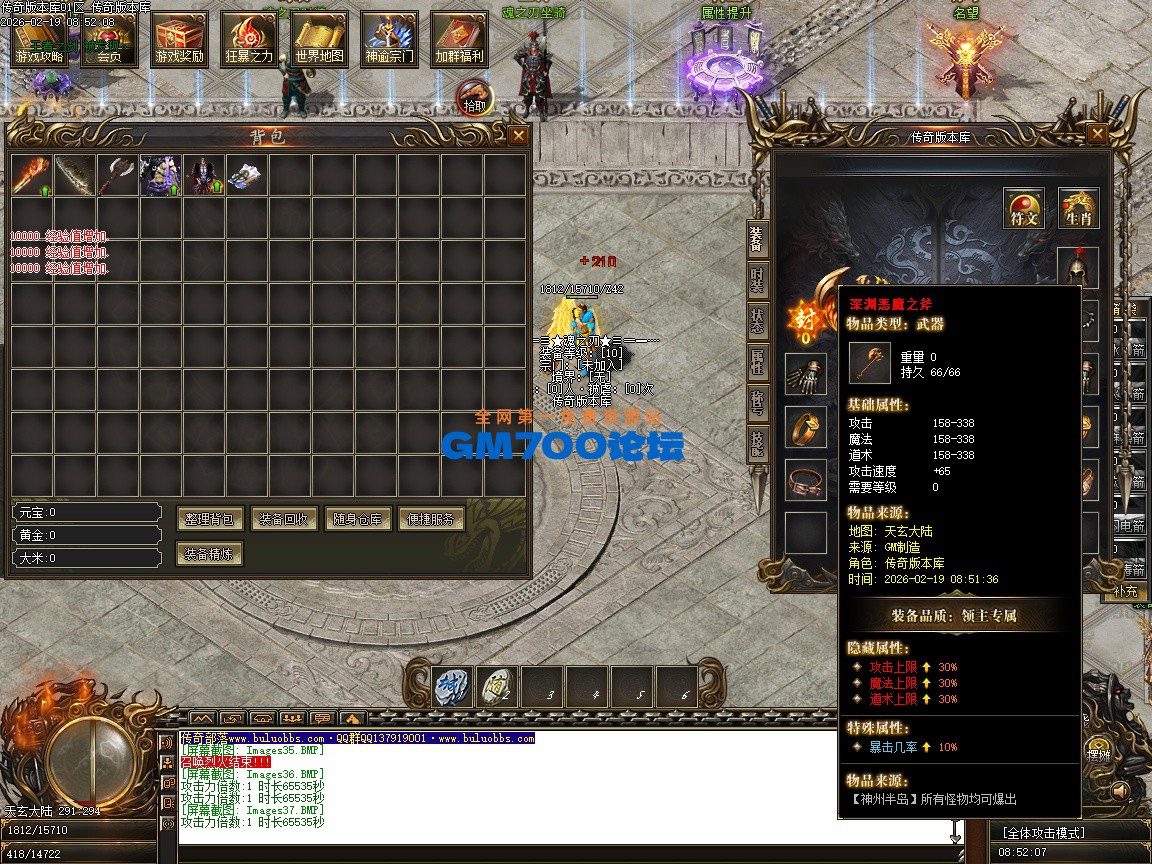Image resolution: width=1152 pixels, height=864 pixels.
Task: Open 装备回收 equipment recycling
Action: pos(285,519)
